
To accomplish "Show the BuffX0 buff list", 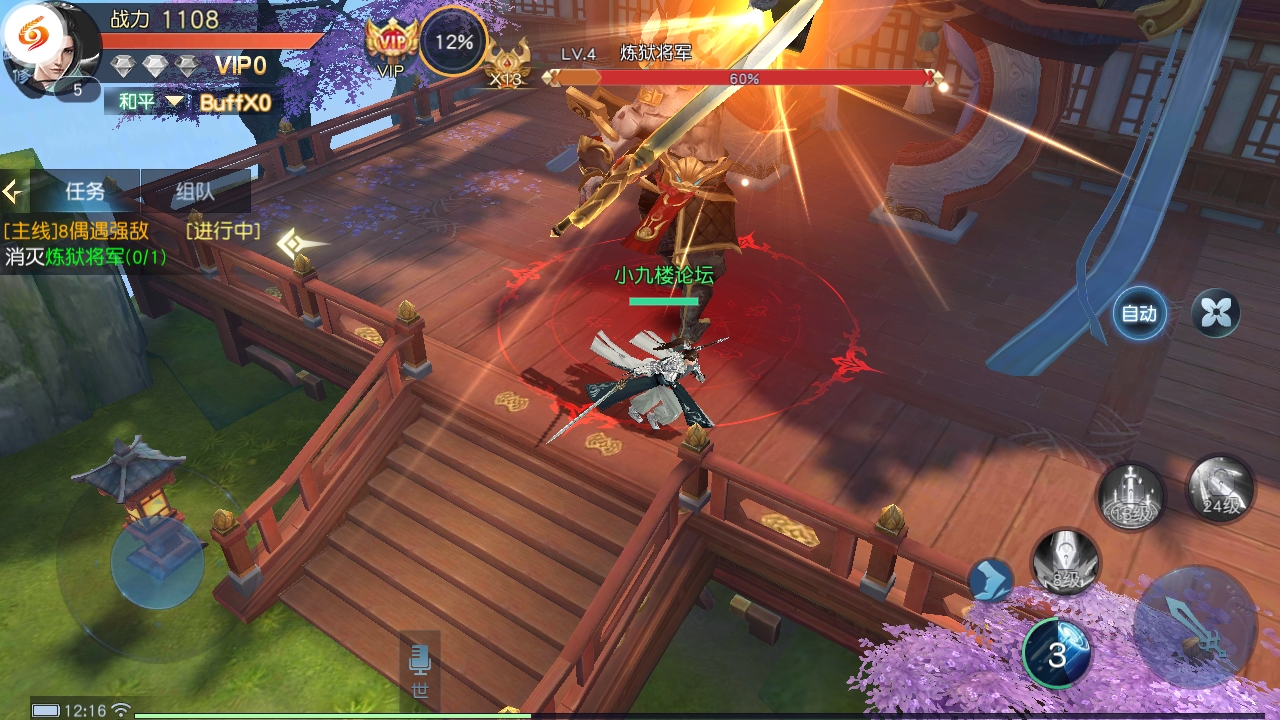I will coord(235,102).
